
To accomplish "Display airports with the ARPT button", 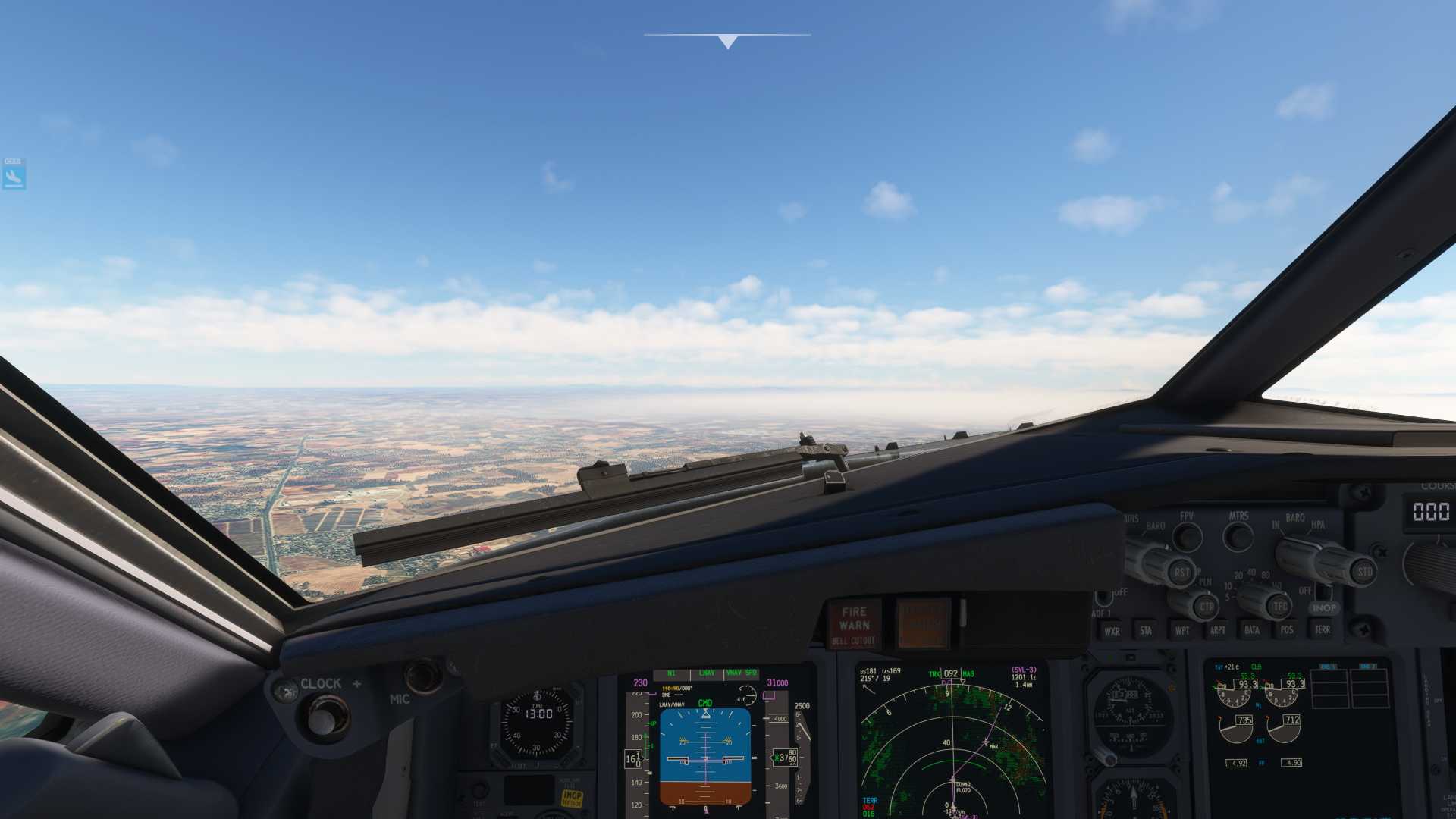I will [x=1218, y=629].
